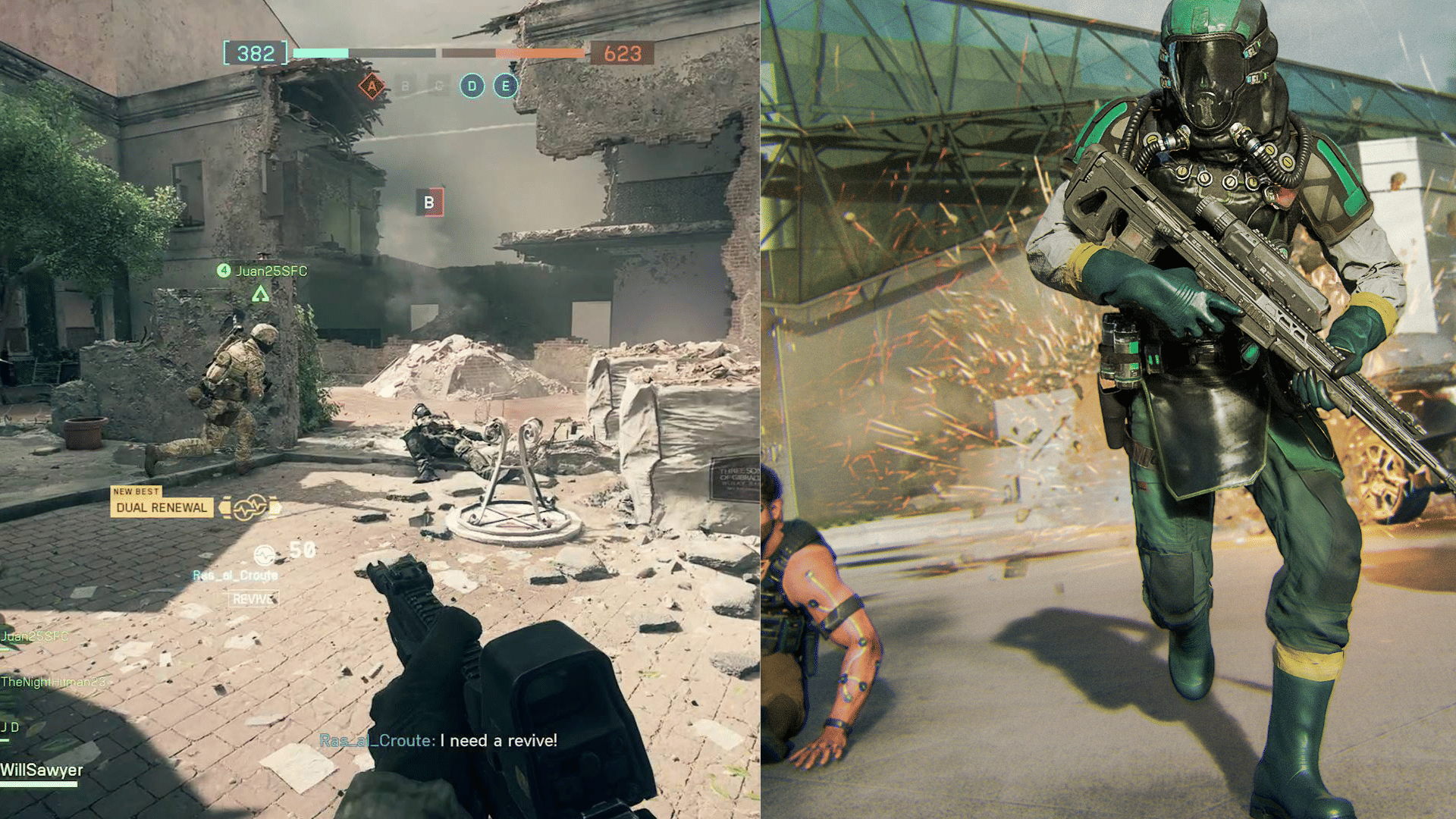The height and width of the screenshot is (819, 1456).
Task: Click the Dual Renewal badge
Action: point(162,507)
